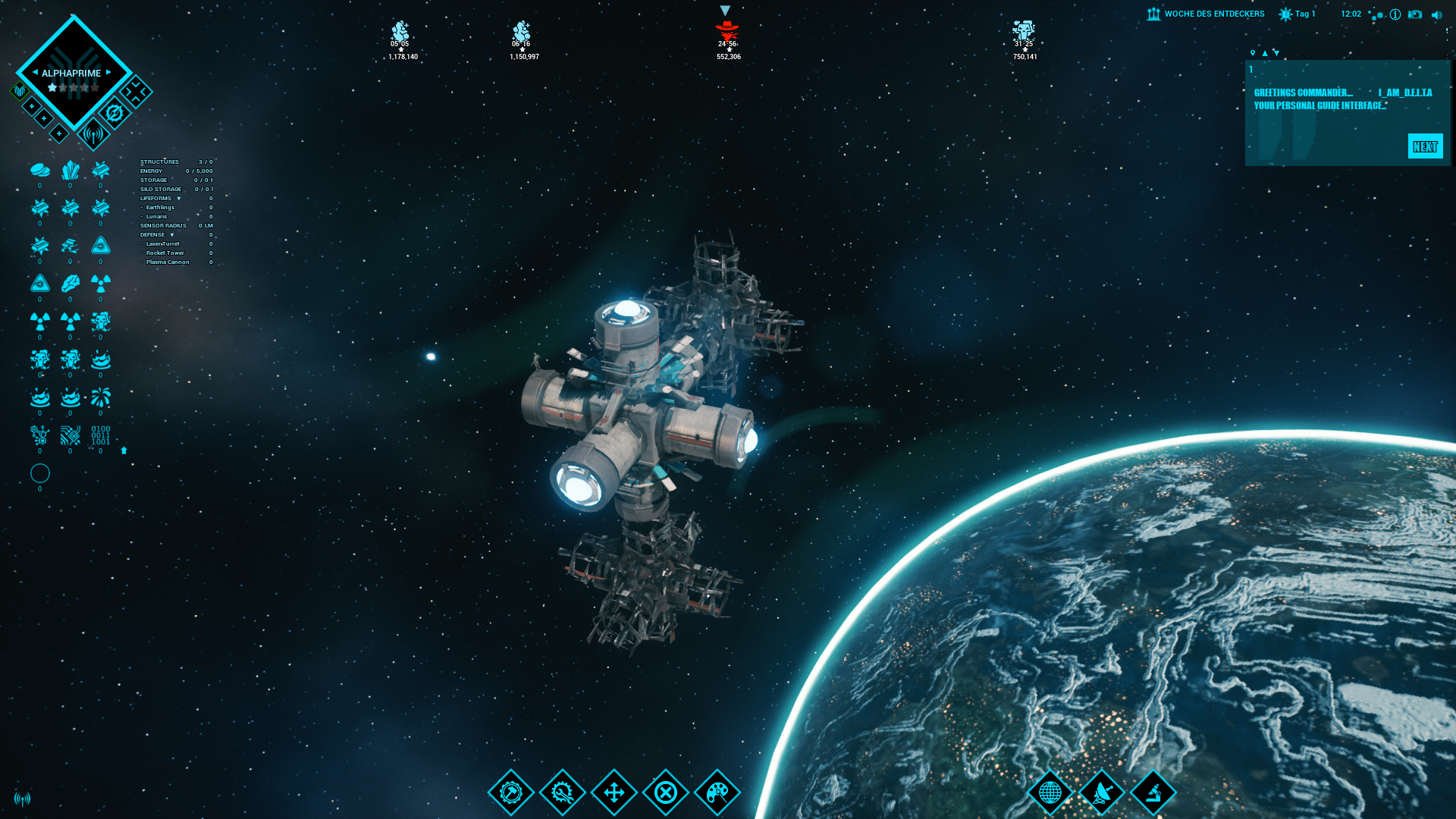1456x819 pixels.
Task: Switch to next station with right arrow
Action: pyautogui.click(x=108, y=73)
